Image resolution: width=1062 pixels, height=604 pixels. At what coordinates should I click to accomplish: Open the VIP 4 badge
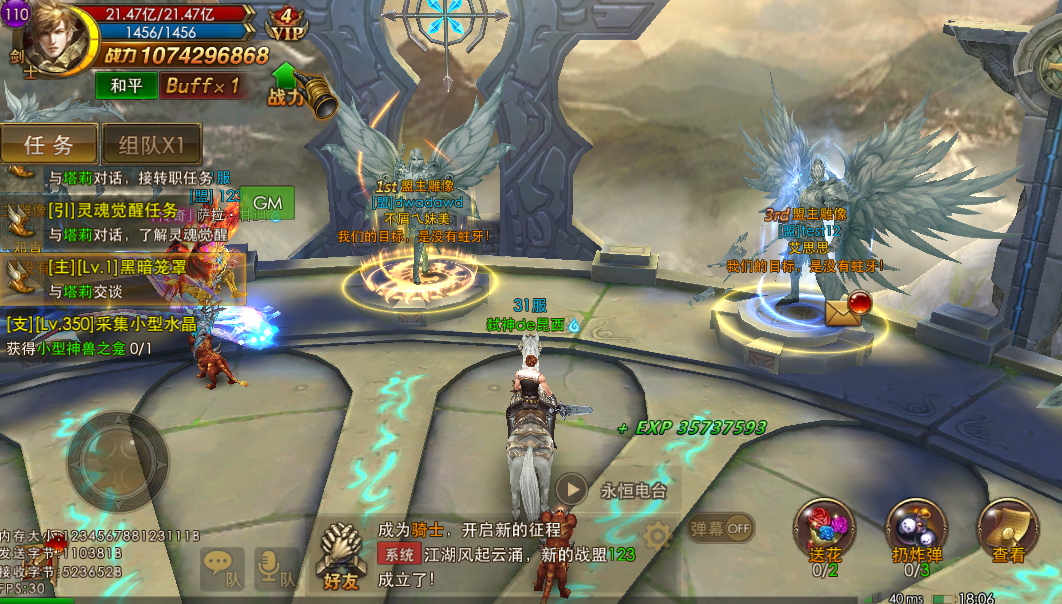(x=287, y=24)
